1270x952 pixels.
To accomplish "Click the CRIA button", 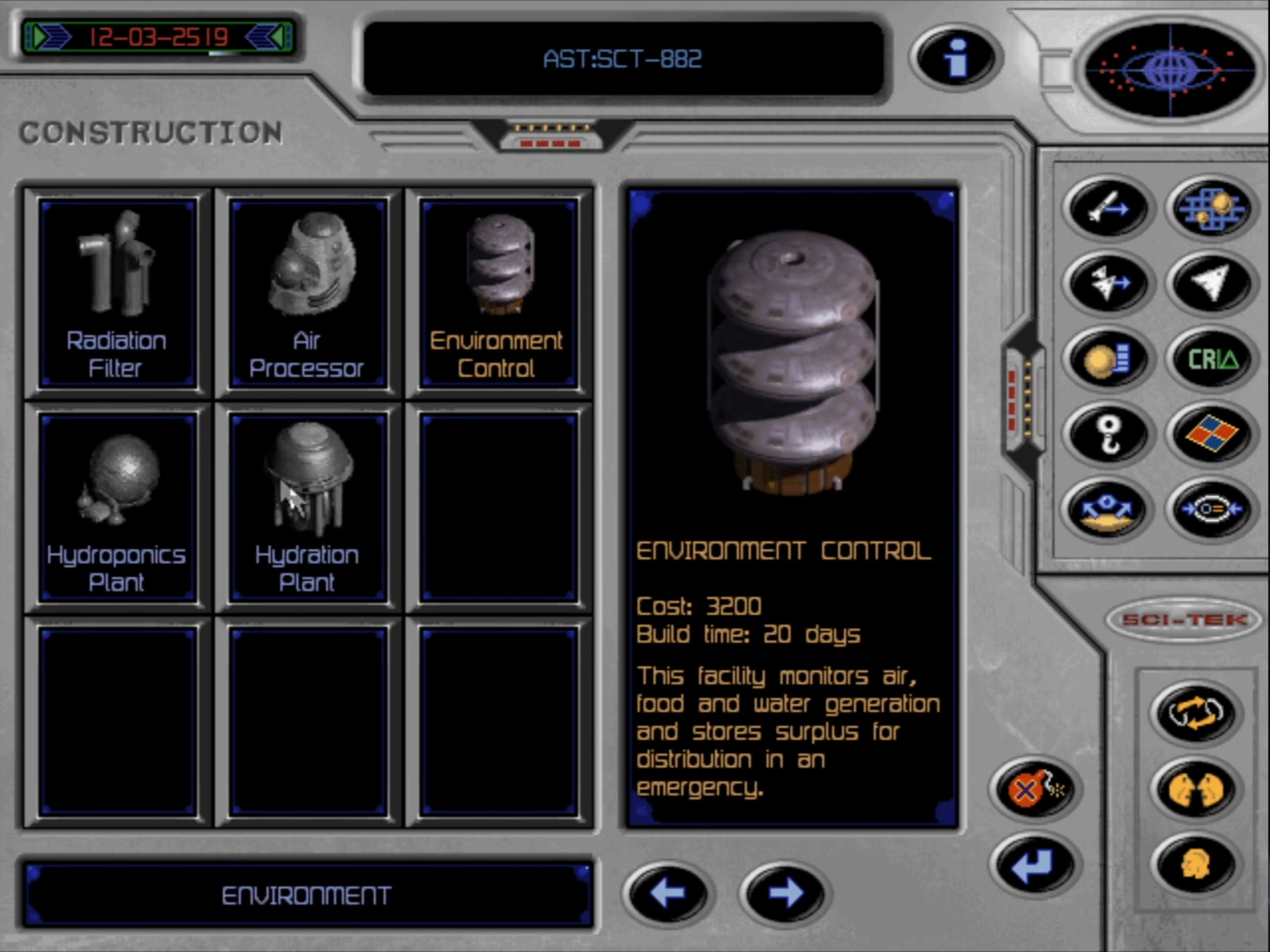I will 1212,359.
